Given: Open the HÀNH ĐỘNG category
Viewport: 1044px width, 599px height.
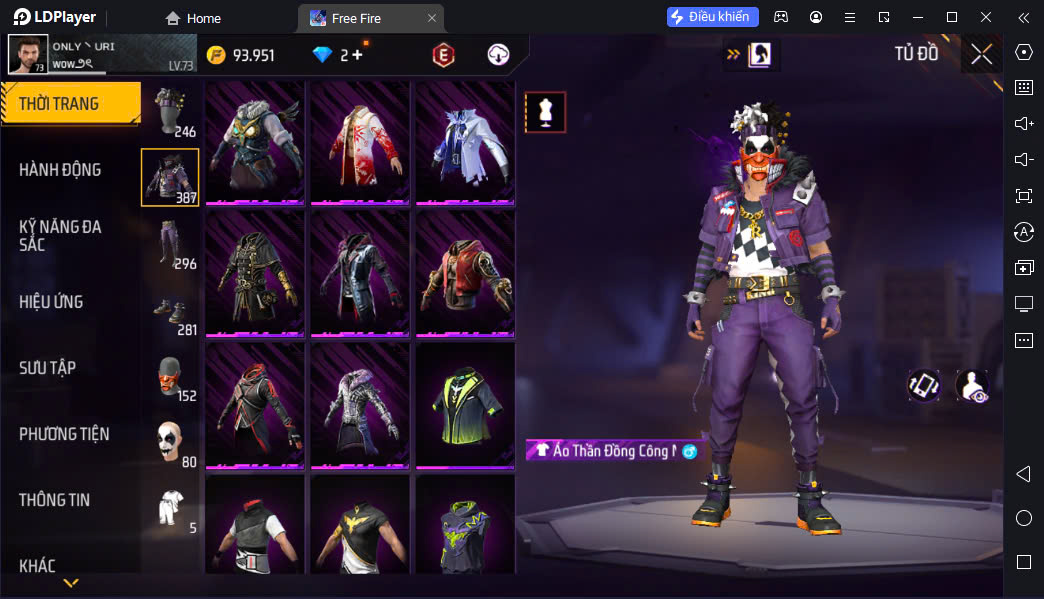Looking at the screenshot, I should (60, 170).
